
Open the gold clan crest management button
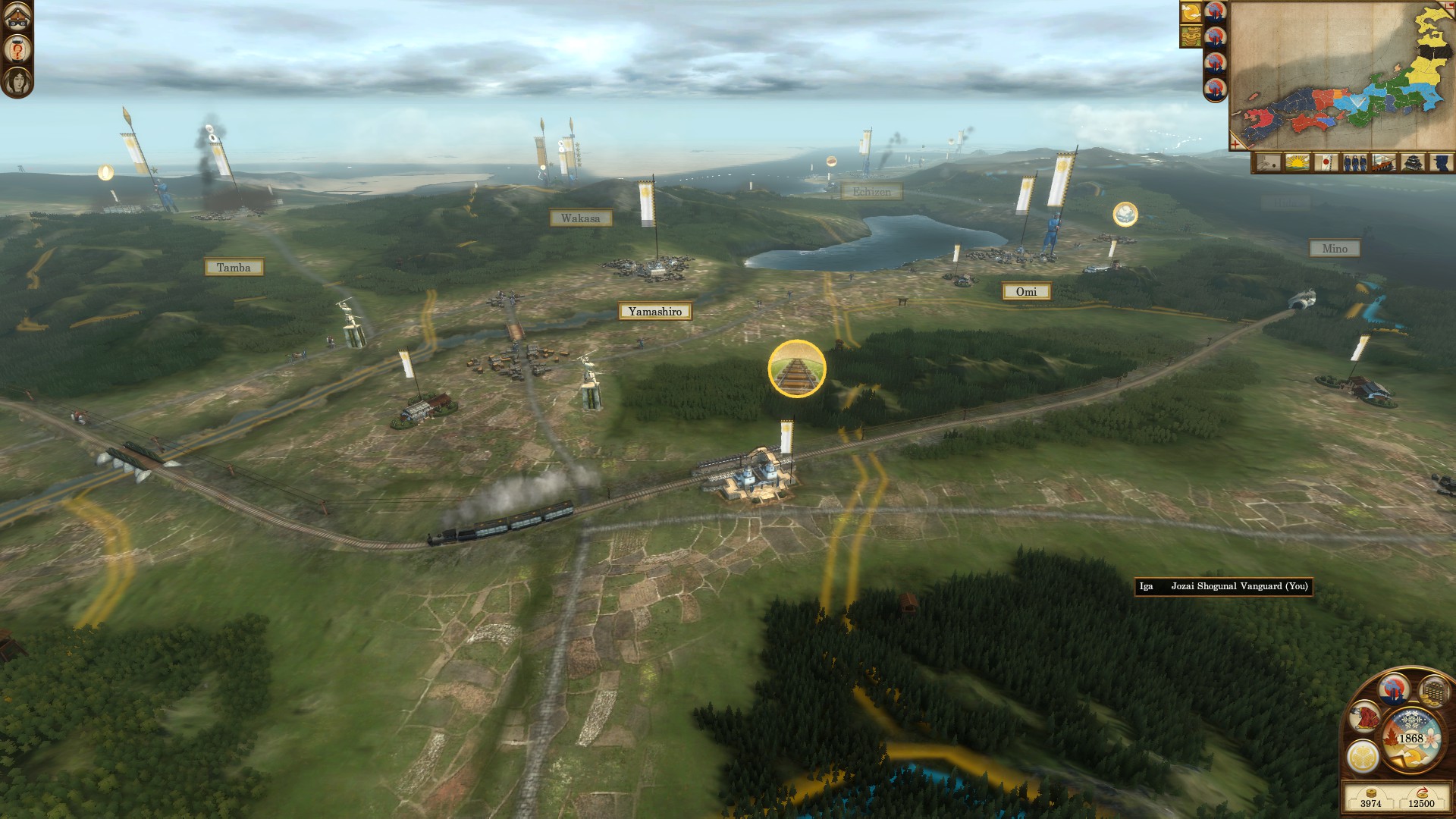pyautogui.click(x=1362, y=756)
